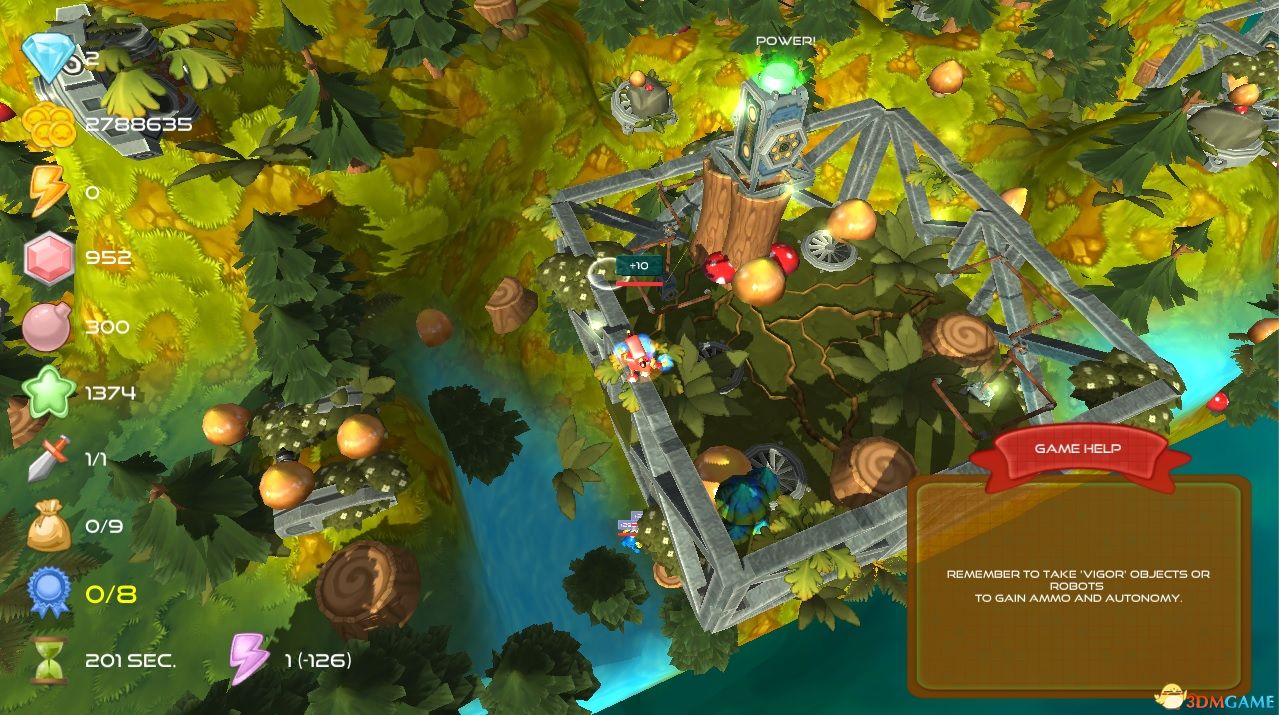Image resolution: width=1279 pixels, height=715 pixels.
Task: Click the pink bomb icon
Action: point(46,327)
